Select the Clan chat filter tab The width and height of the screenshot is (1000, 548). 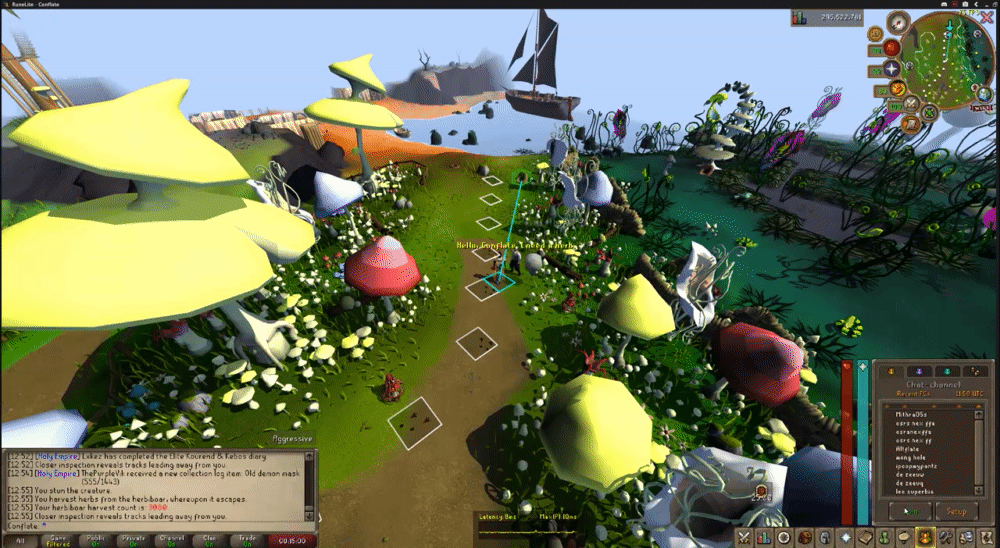point(210,540)
